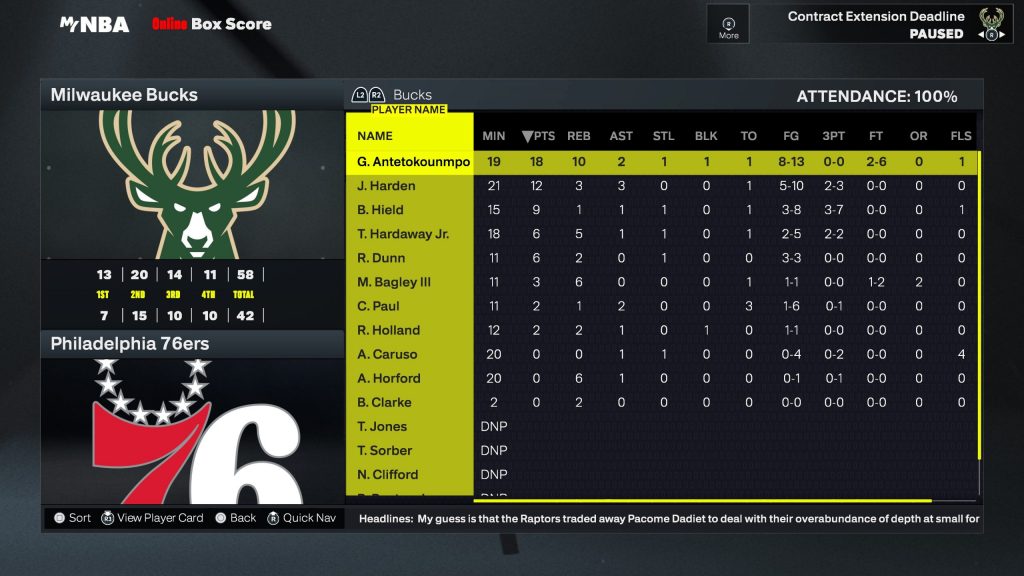Screen dimensions: 1024x576
Task: Sort by the AST column header
Action: coord(621,136)
